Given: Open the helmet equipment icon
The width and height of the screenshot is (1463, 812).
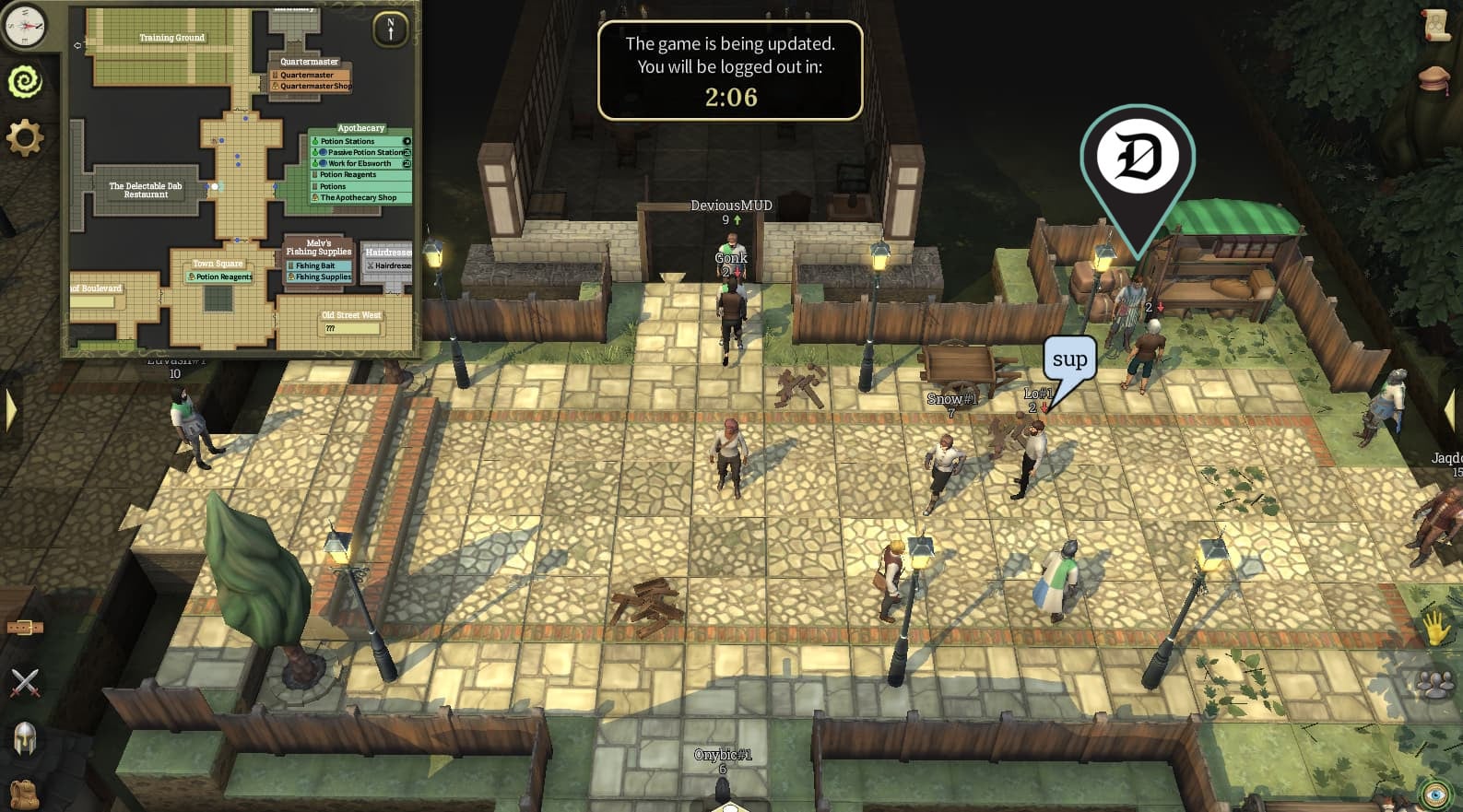Looking at the screenshot, I should [25, 735].
